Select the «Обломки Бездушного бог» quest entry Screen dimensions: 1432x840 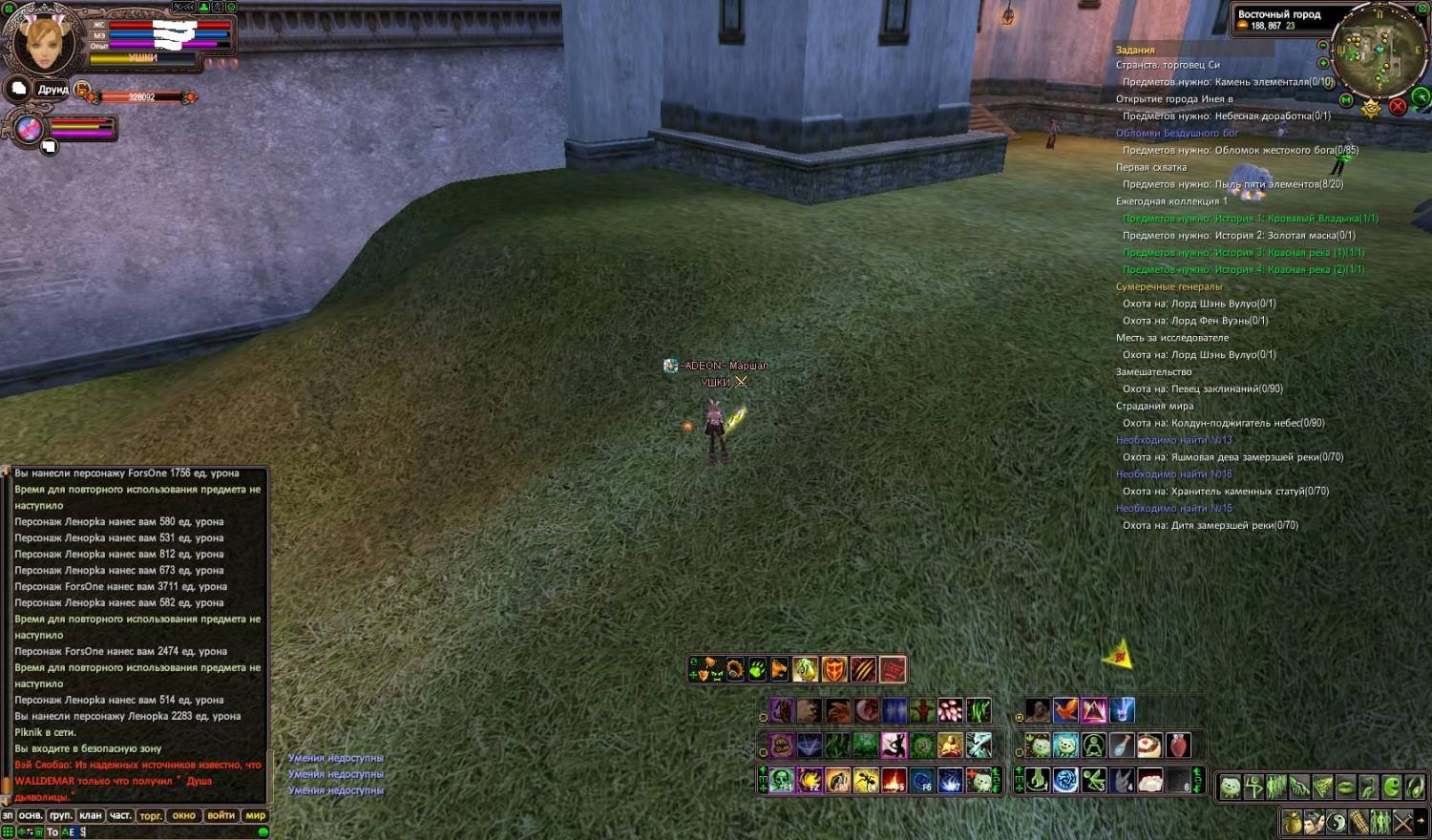(1177, 133)
